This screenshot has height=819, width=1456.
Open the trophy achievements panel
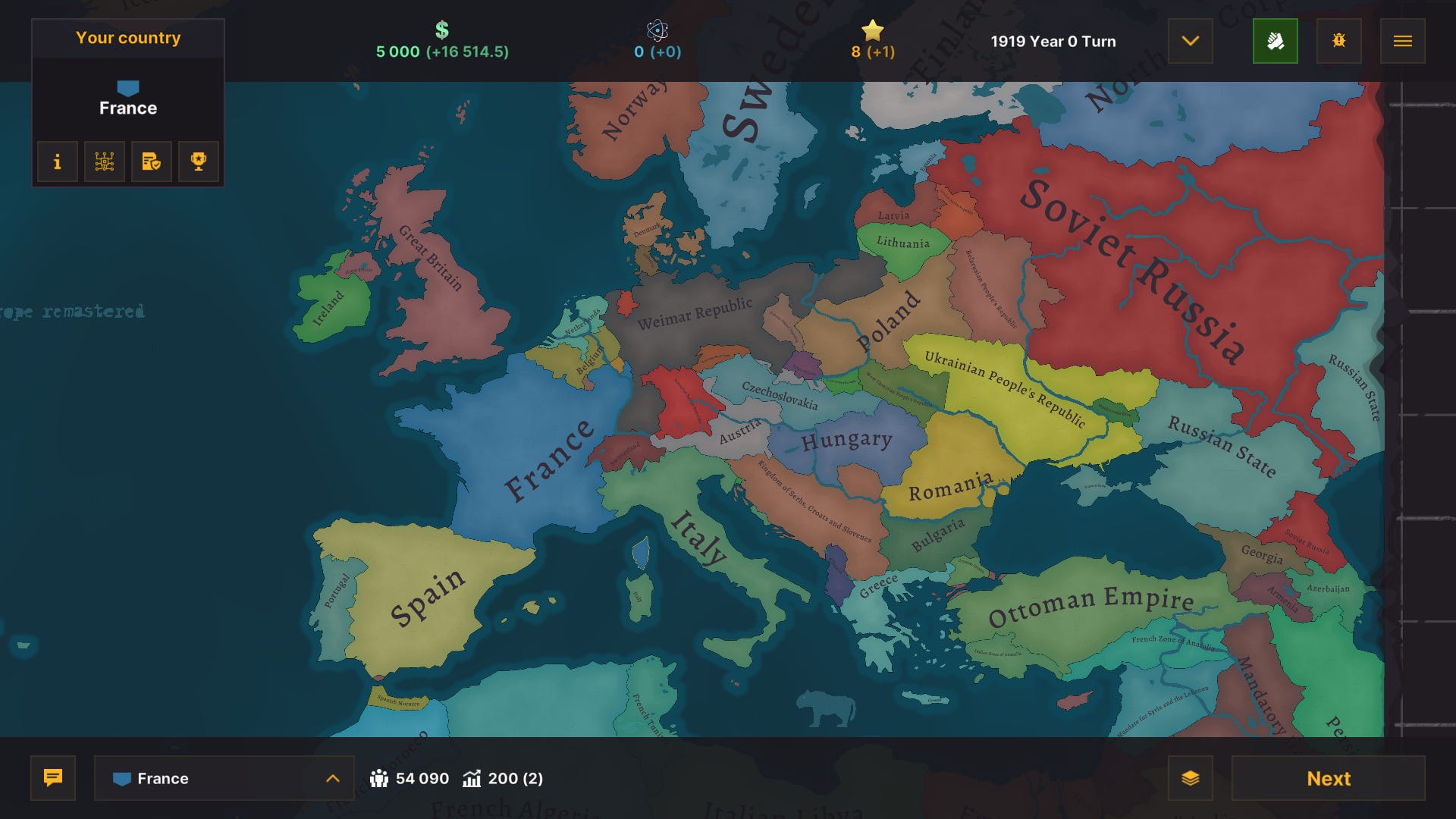point(198,161)
